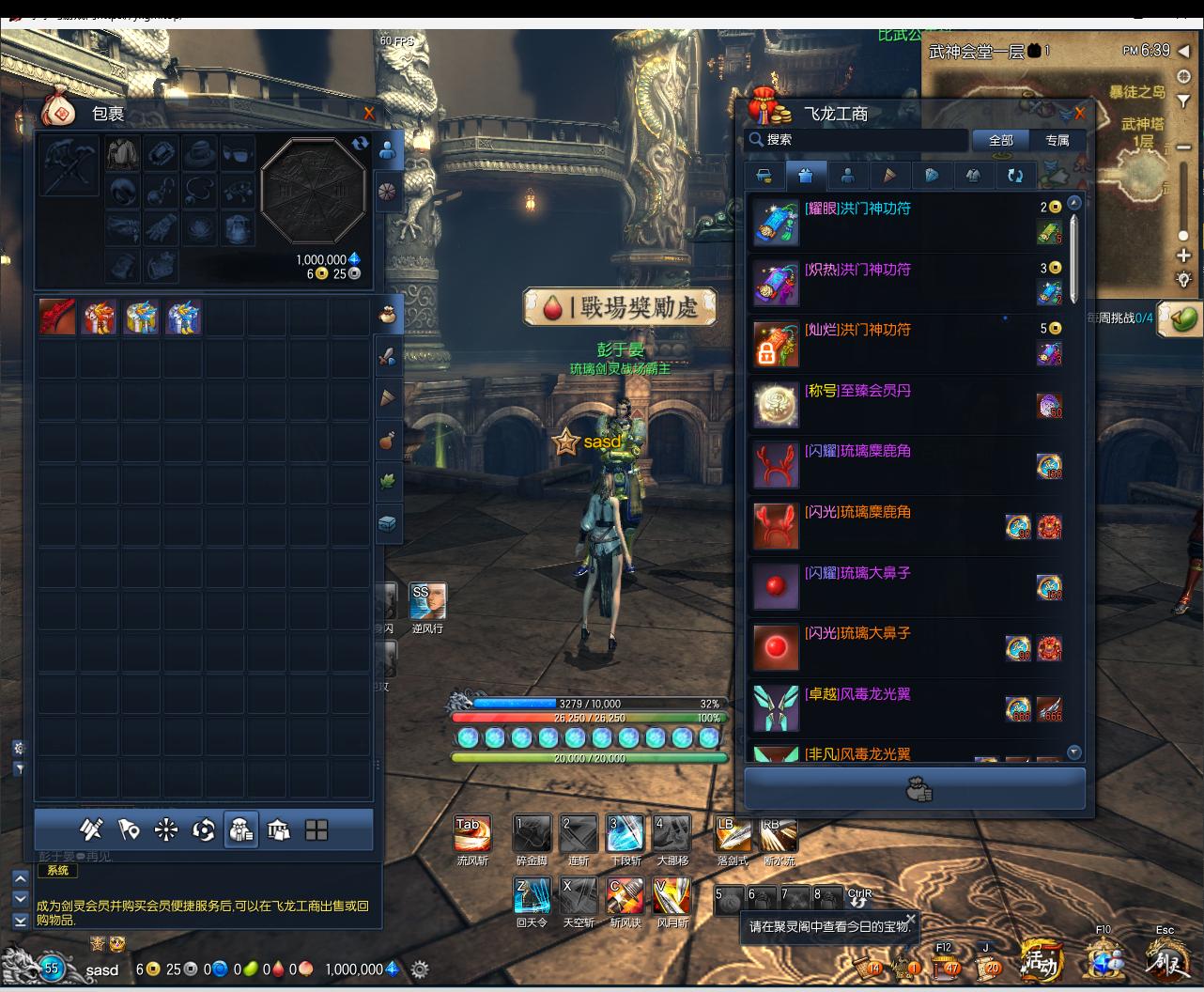Click the shop's money-bag sell button

pos(916,790)
